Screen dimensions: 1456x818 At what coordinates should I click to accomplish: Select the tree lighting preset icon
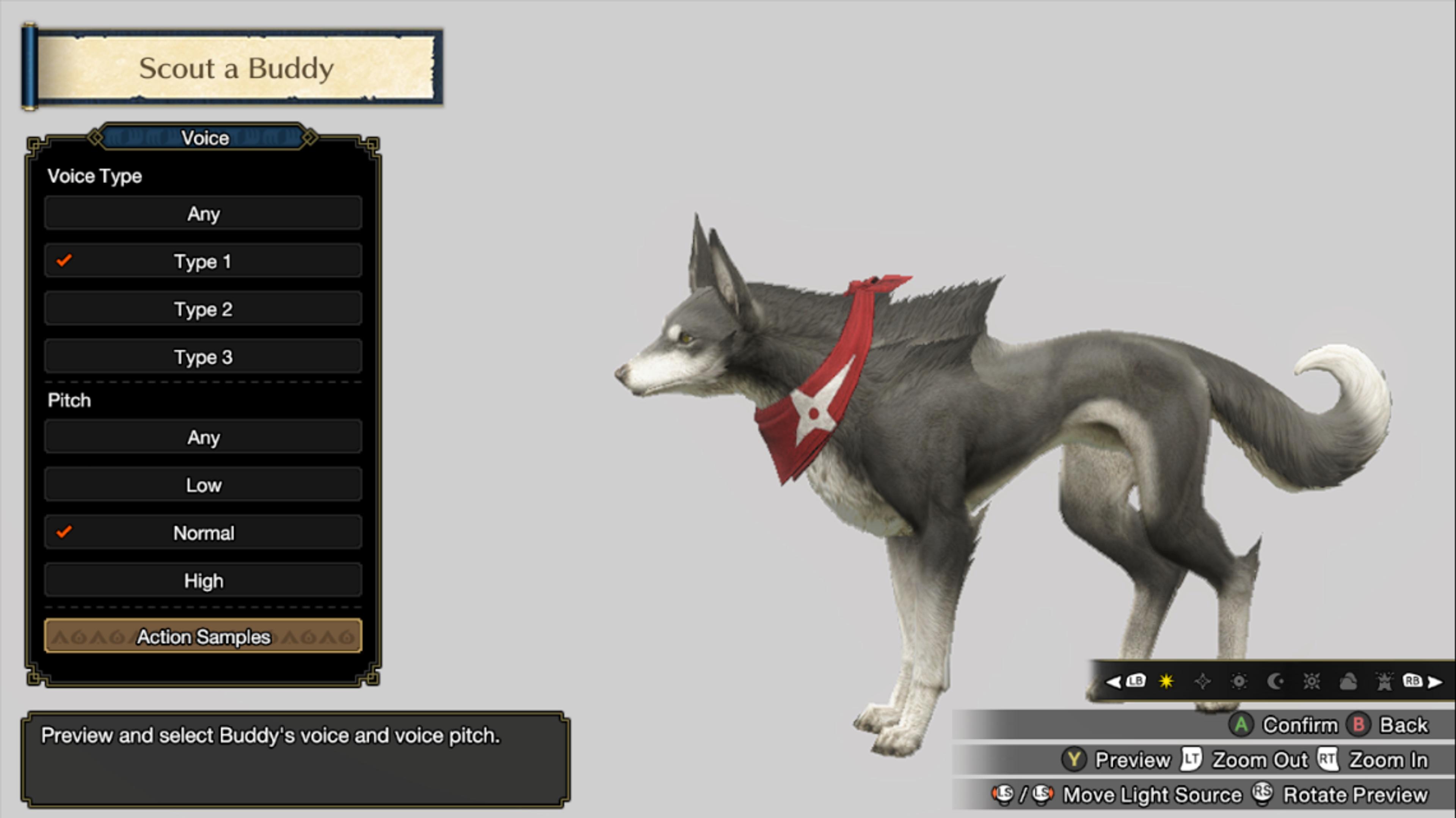1384,682
